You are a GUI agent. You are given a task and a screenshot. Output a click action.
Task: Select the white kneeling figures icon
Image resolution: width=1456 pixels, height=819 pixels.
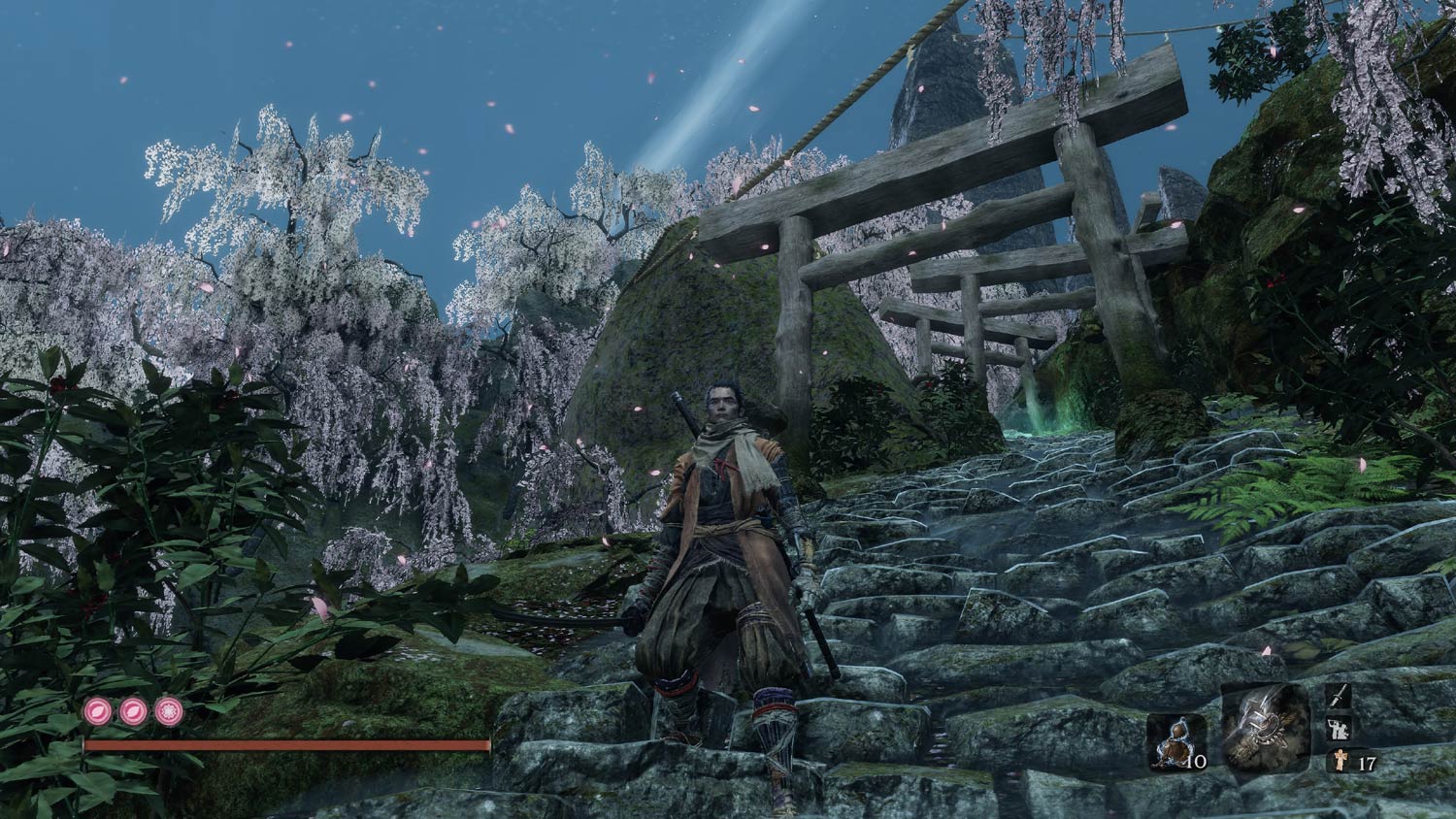coord(1340,730)
